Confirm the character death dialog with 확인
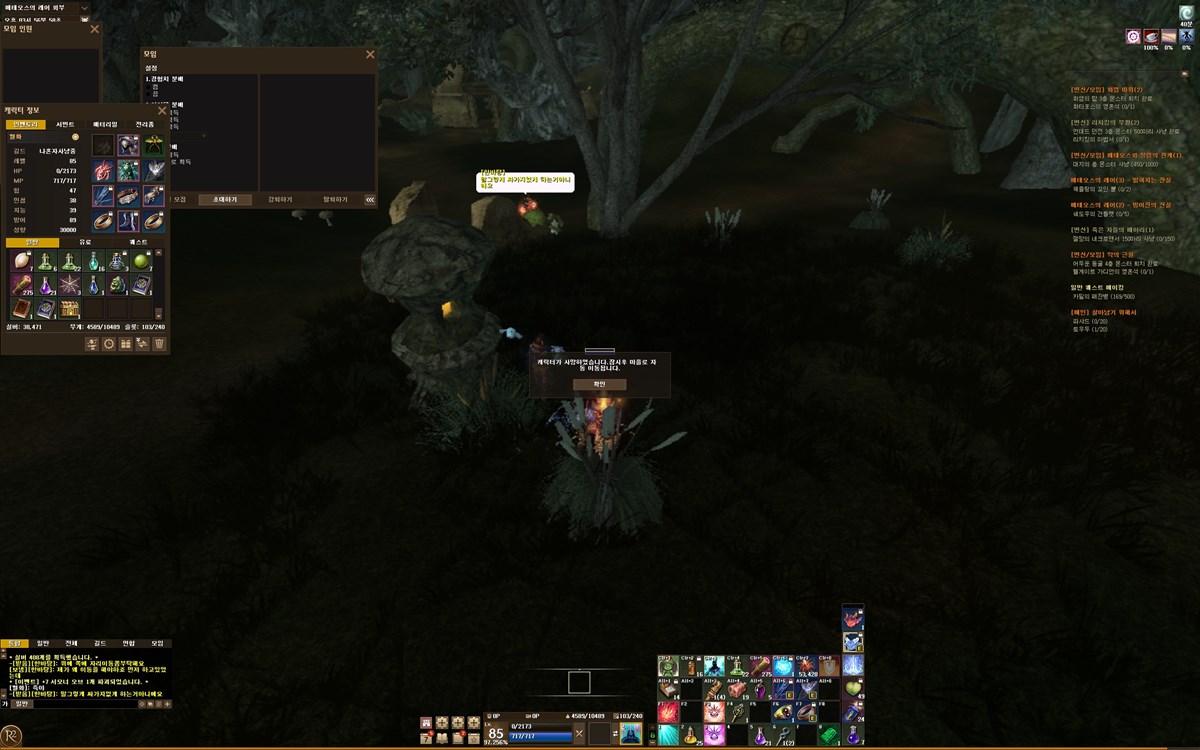The height and width of the screenshot is (750, 1200). click(600, 384)
